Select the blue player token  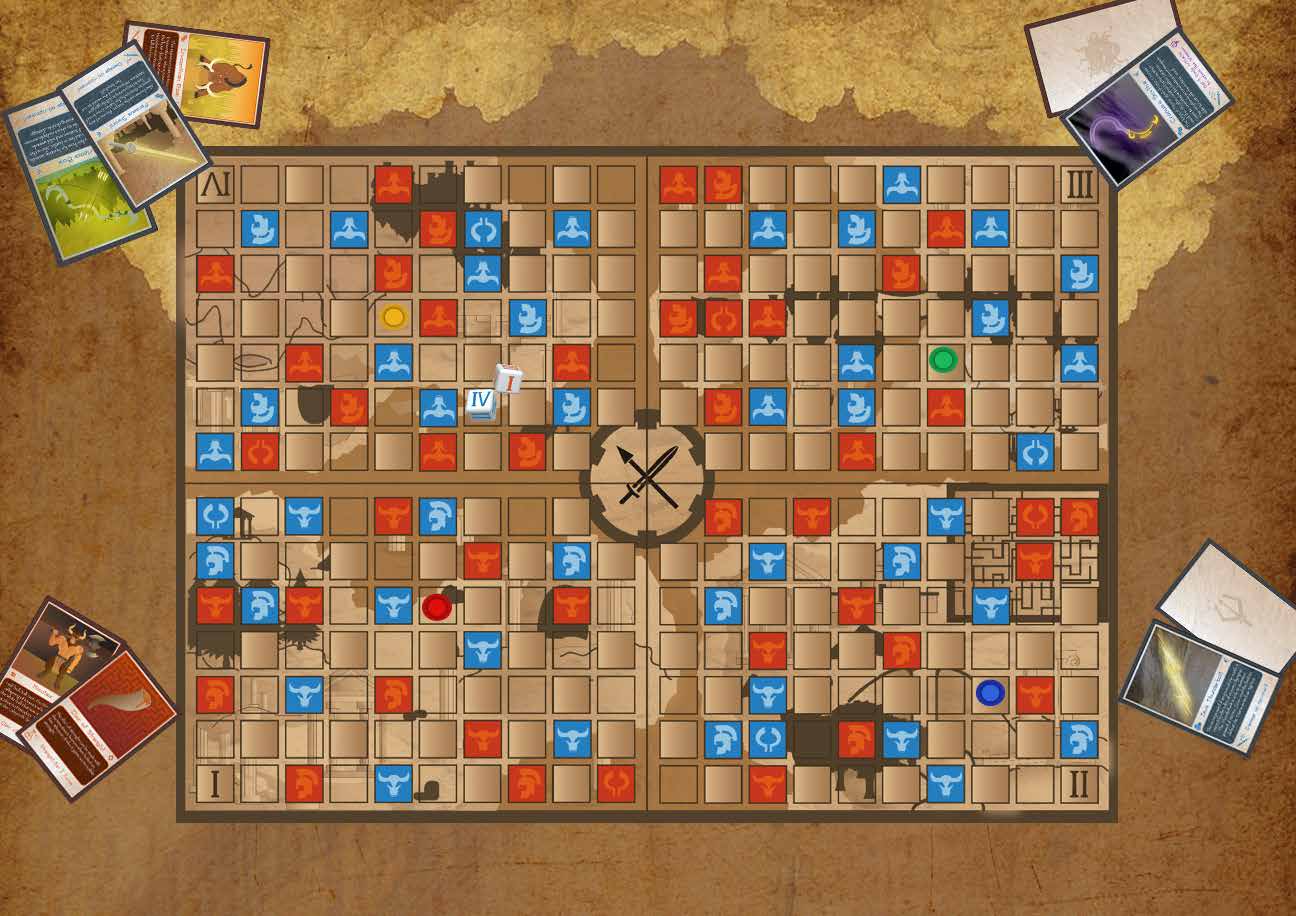[x=990, y=692]
